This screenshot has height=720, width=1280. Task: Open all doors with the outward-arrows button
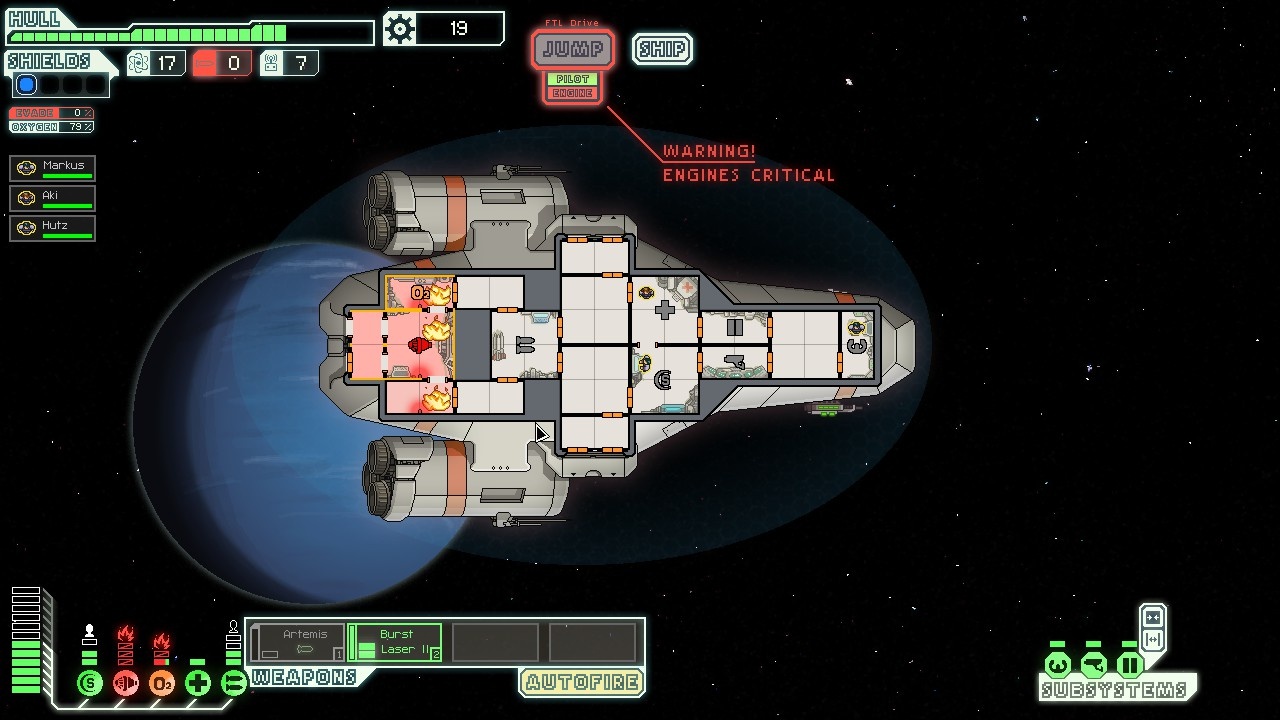click(1153, 640)
